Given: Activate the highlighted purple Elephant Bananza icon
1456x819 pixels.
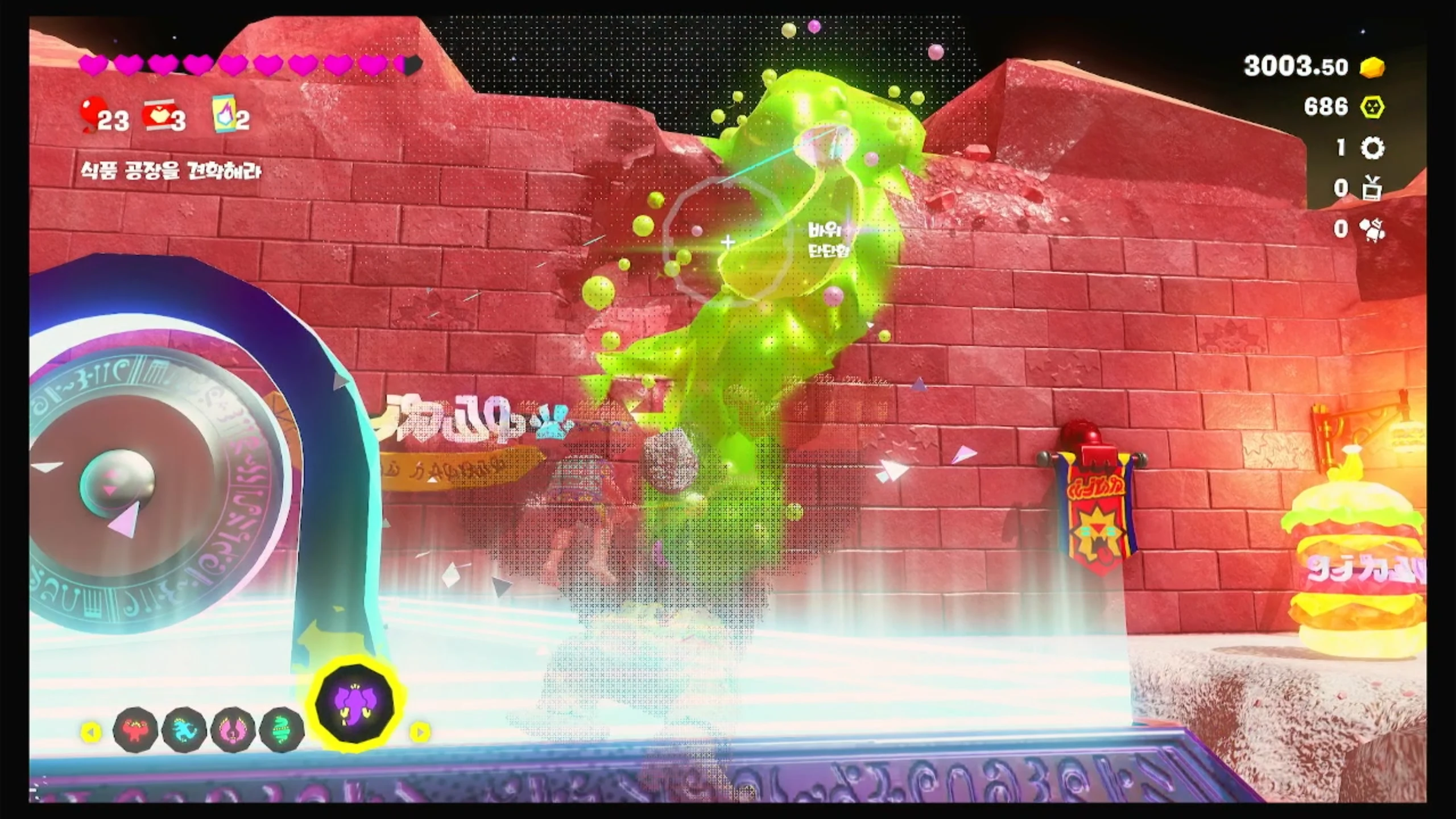Looking at the screenshot, I should (354, 704).
